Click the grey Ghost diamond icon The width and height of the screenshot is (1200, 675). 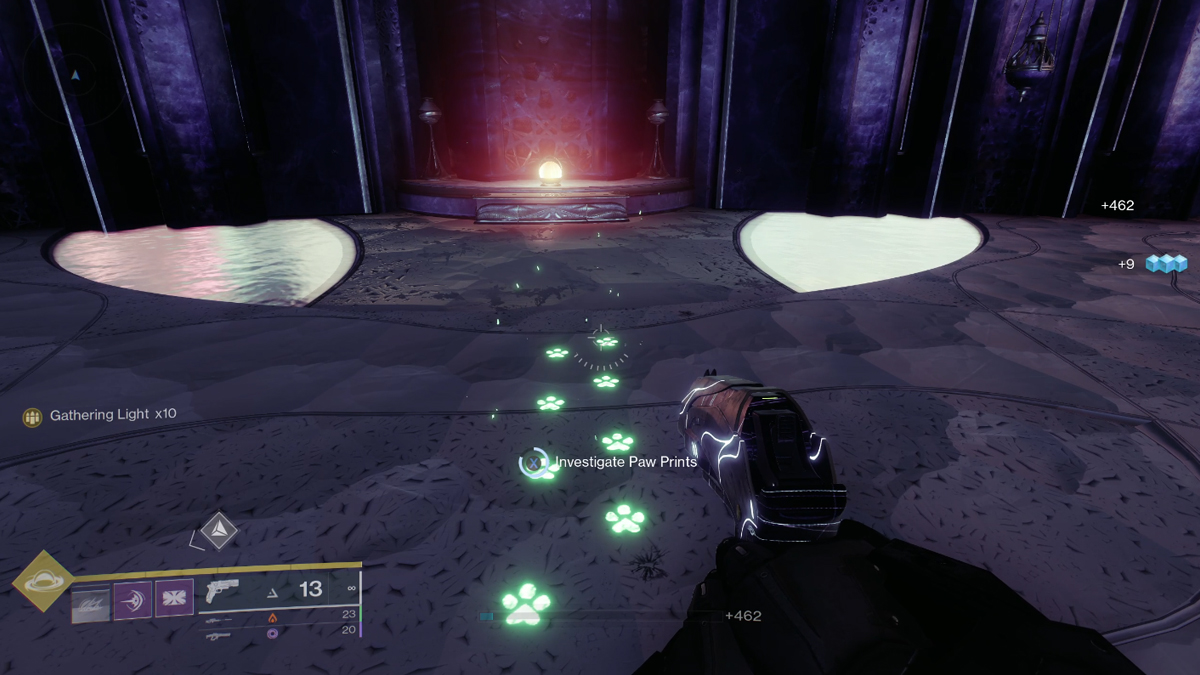point(217,530)
